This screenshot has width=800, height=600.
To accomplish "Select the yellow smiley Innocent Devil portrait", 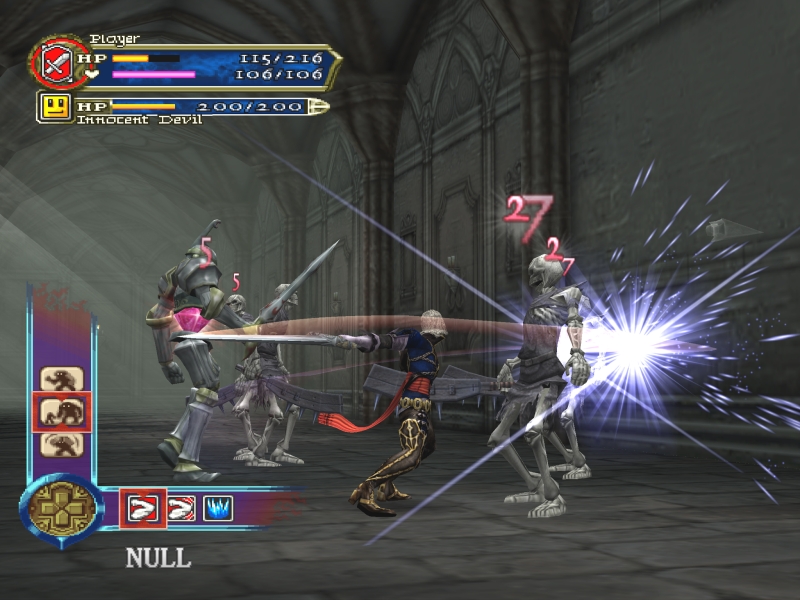I will click(x=55, y=106).
